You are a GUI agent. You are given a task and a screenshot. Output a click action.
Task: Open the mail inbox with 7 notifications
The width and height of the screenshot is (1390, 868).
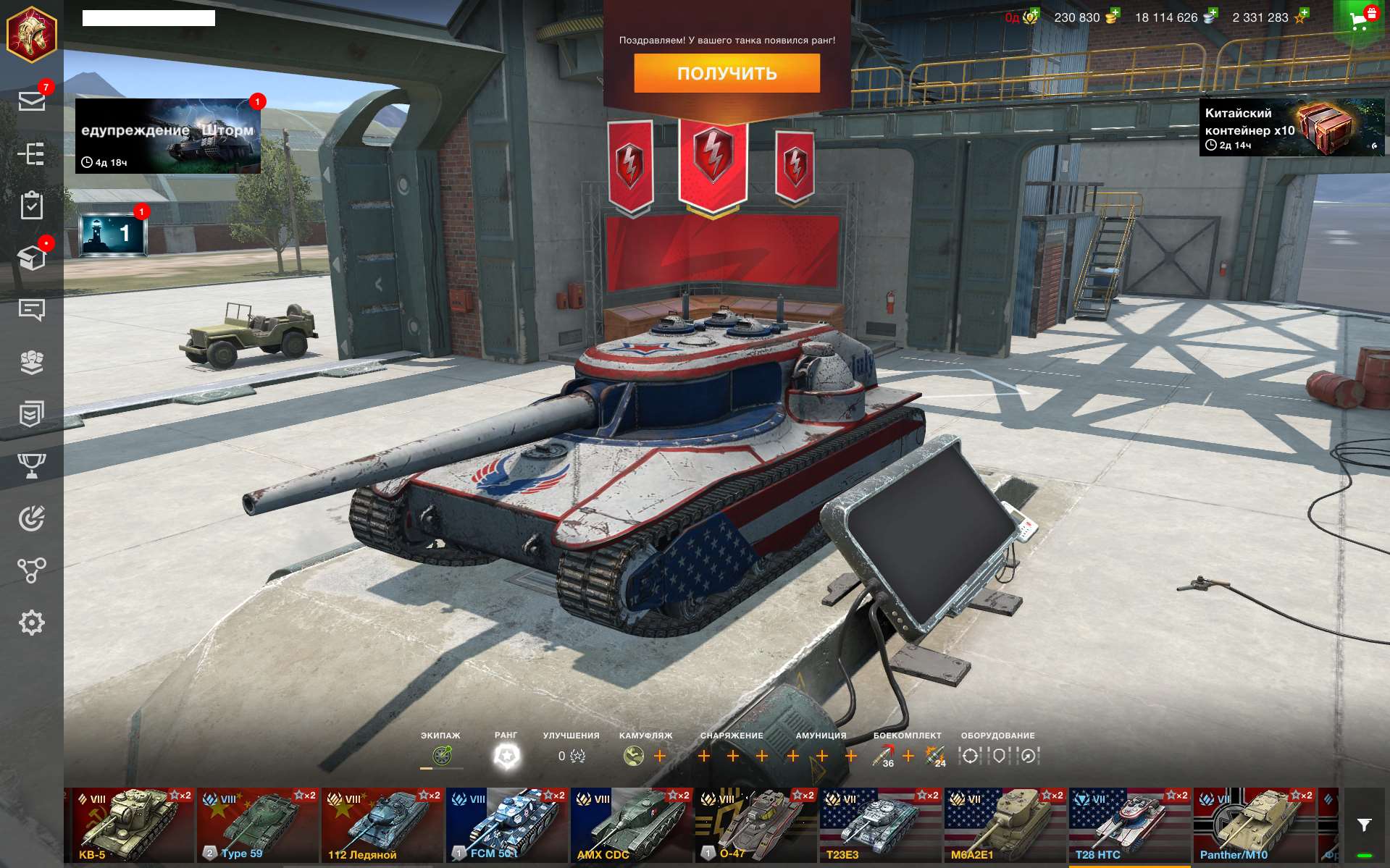[x=32, y=101]
